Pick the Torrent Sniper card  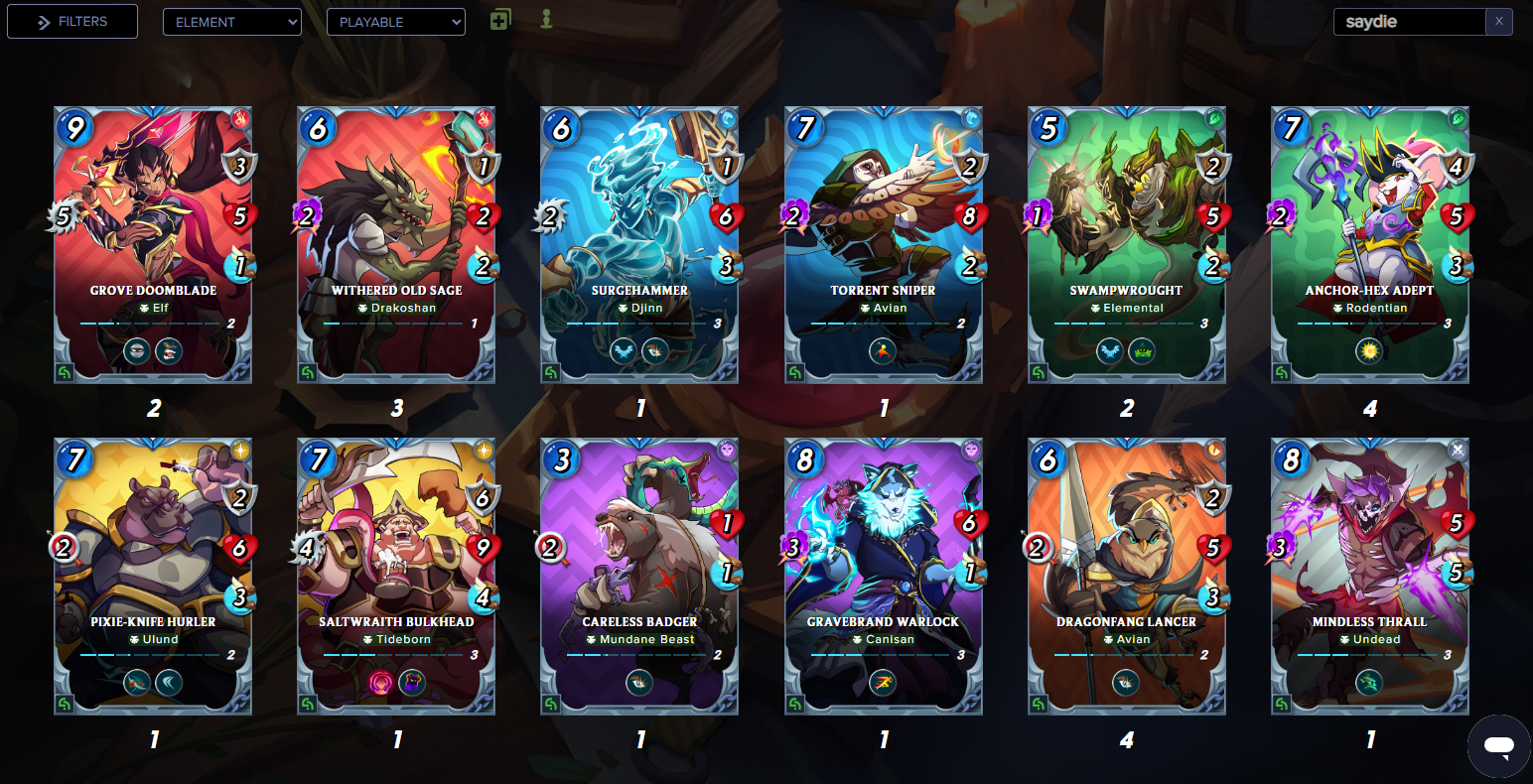point(883,243)
